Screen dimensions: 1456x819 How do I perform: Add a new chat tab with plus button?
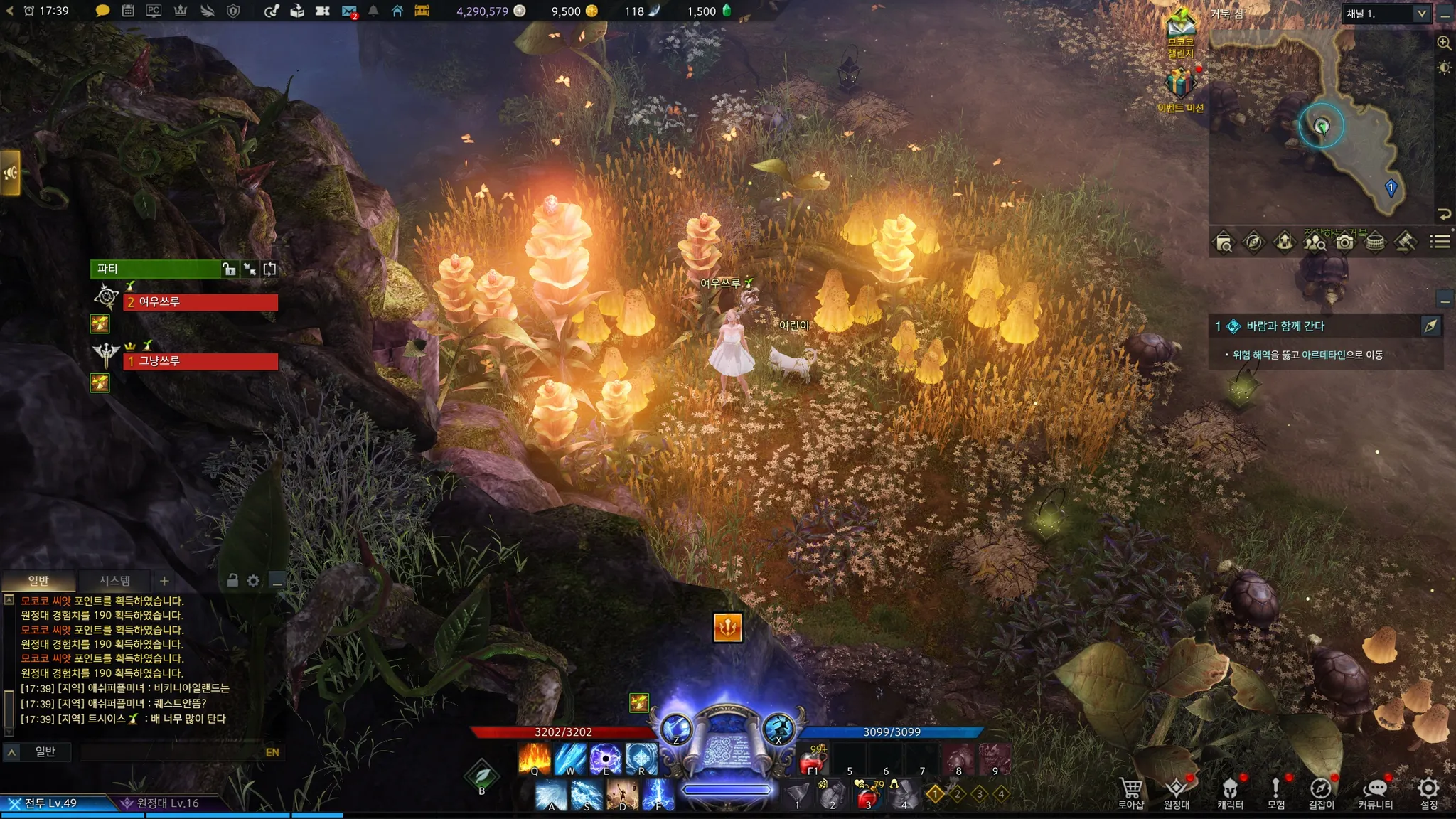coord(164,581)
